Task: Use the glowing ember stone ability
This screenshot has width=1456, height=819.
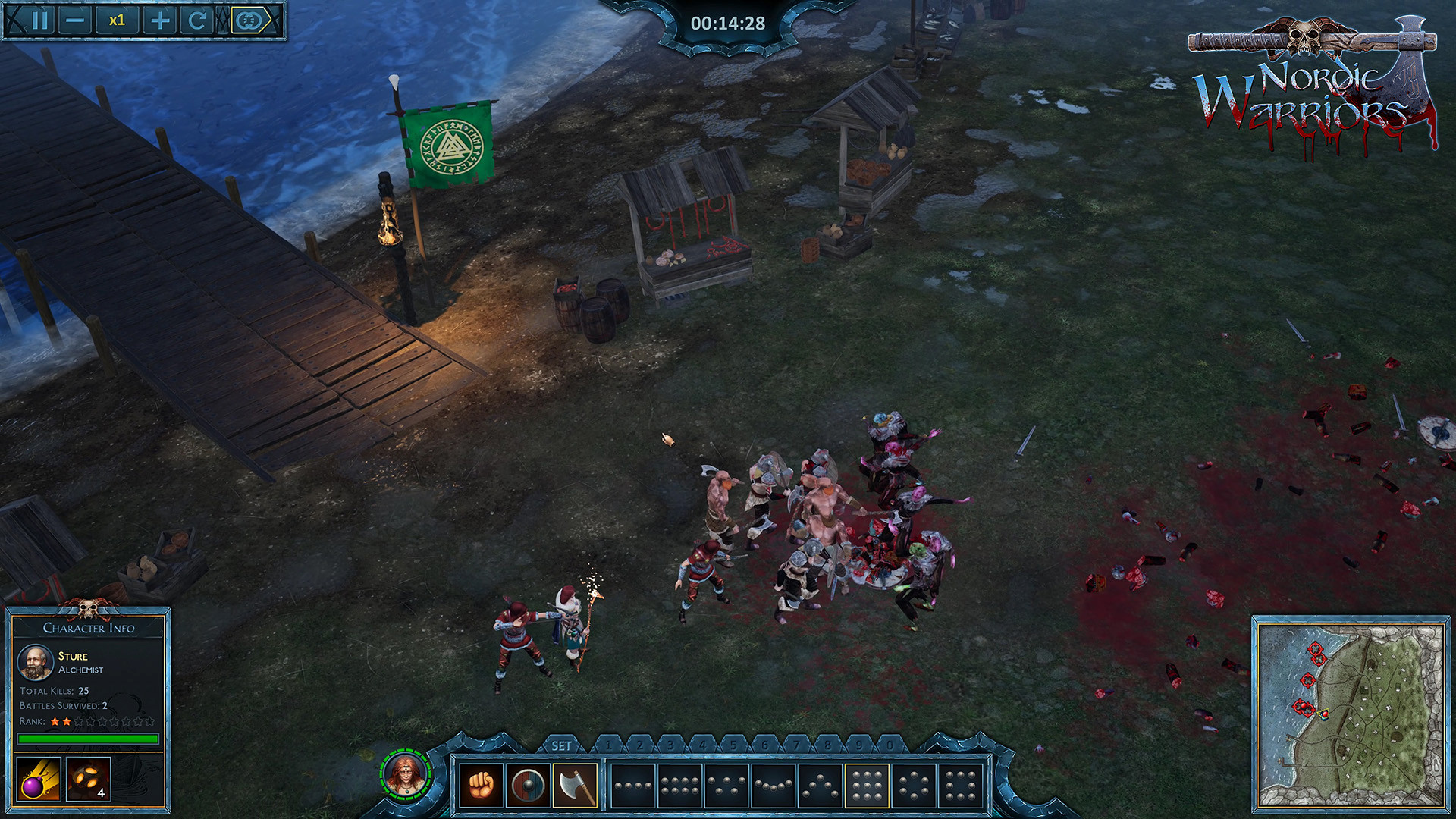Action: pyautogui.click(x=88, y=779)
